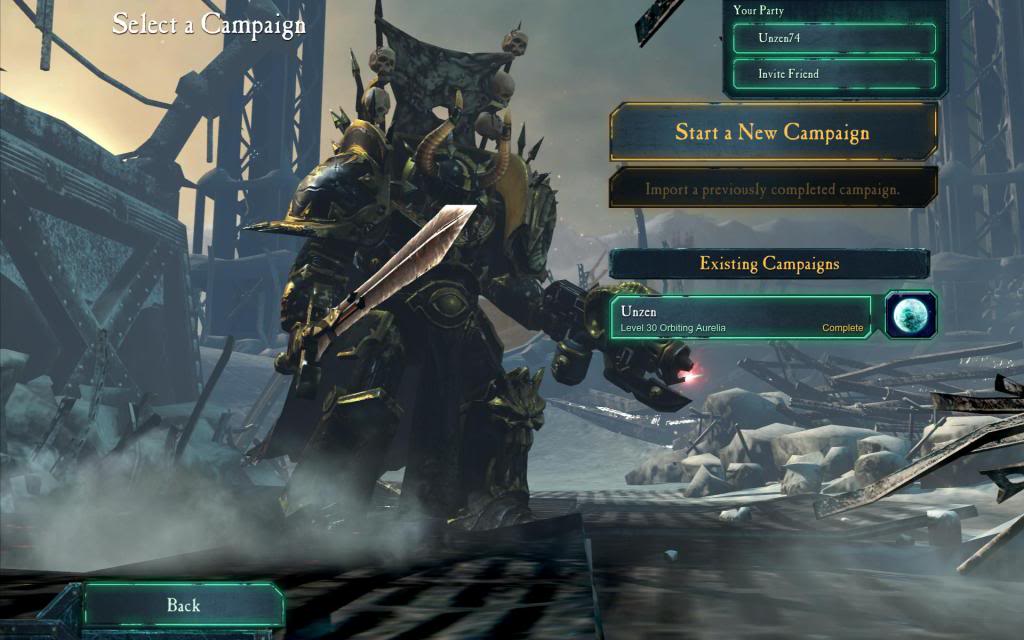The image size is (1024, 640).
Task: Select party member Unzen74
Action: (x=834, y=39)
